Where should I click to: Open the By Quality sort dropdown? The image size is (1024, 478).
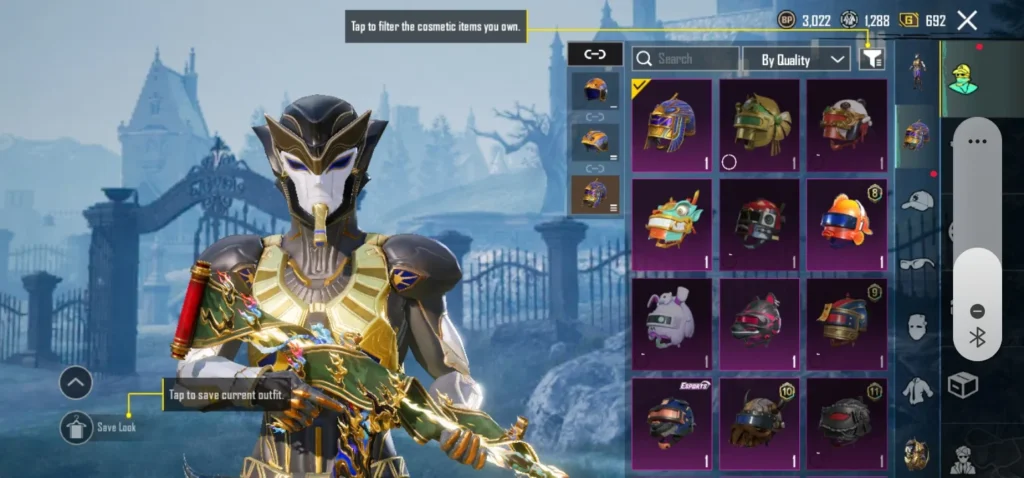[796, 59]
